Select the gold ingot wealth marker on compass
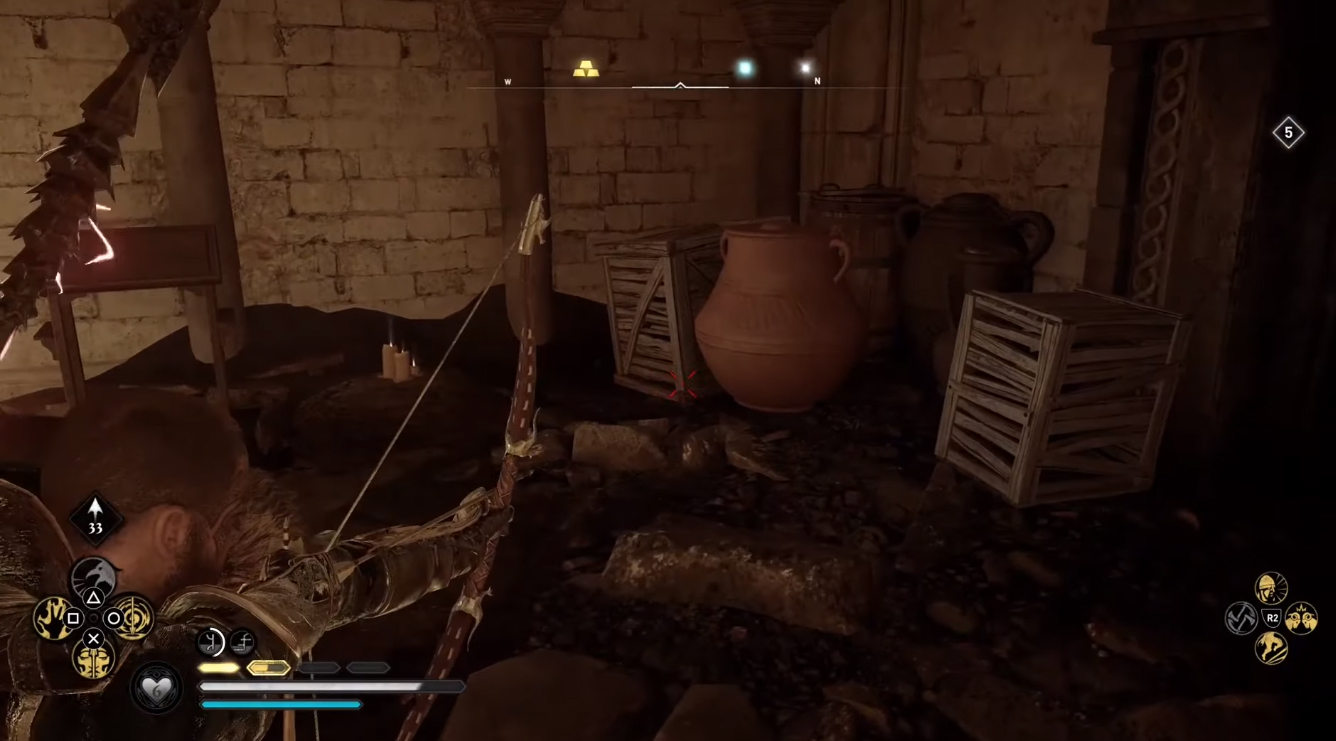1336x741 pixels. pos(586,69)
